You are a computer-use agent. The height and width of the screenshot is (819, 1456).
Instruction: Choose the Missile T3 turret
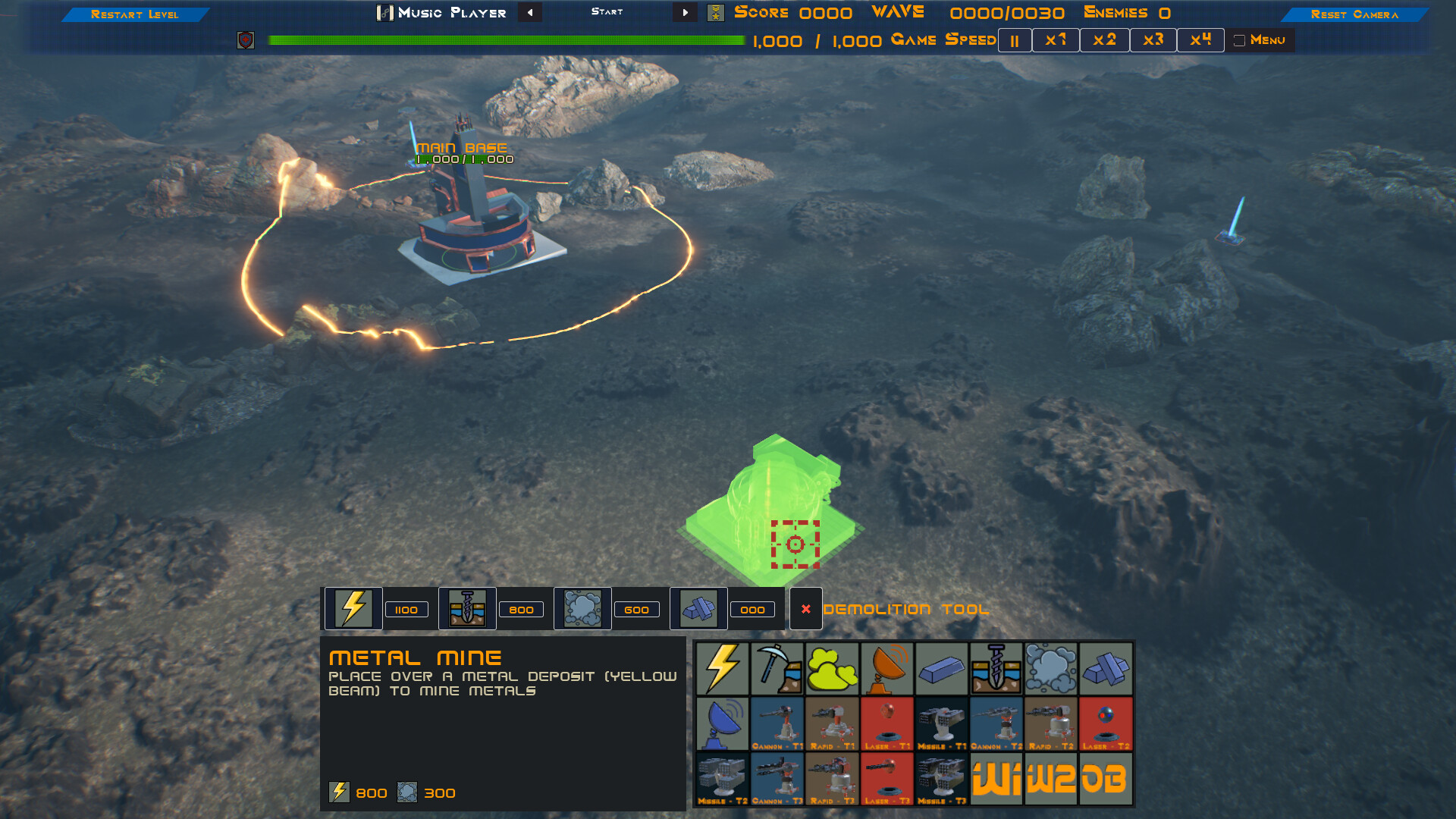[942, 779]
